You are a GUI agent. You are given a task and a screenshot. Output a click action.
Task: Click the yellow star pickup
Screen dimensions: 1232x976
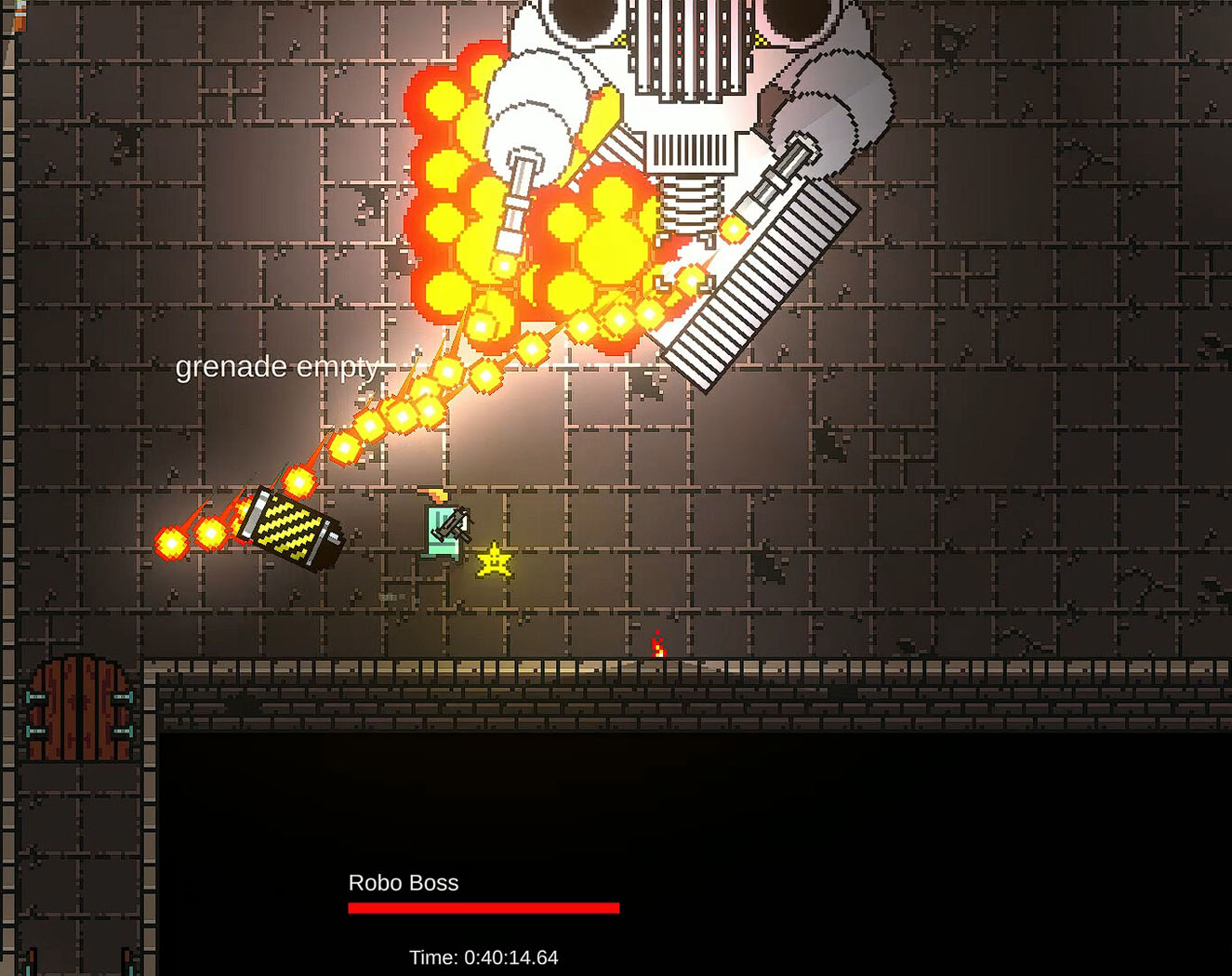[x=494, y=560]
